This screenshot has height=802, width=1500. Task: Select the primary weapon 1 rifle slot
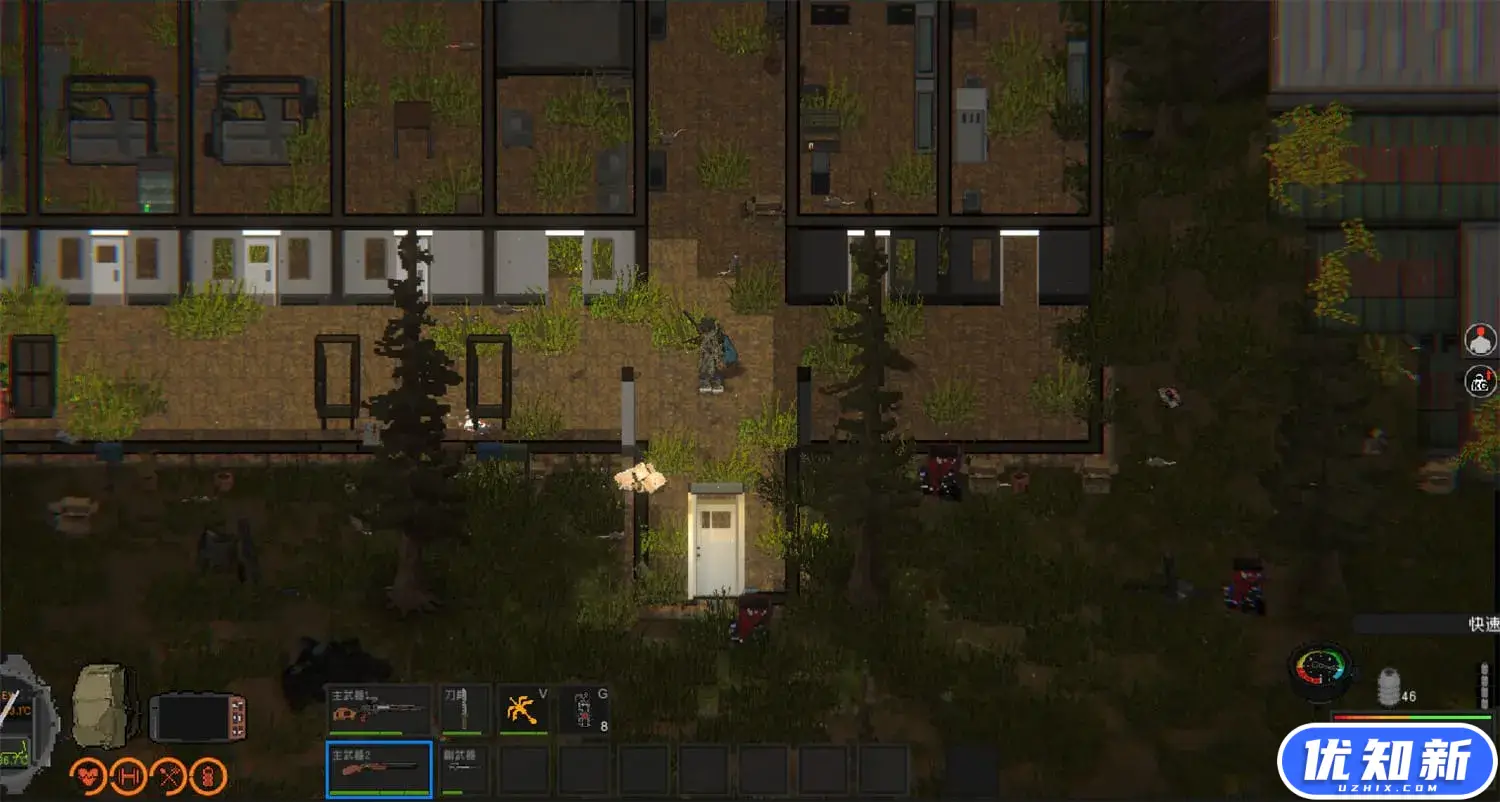point(378,710)
